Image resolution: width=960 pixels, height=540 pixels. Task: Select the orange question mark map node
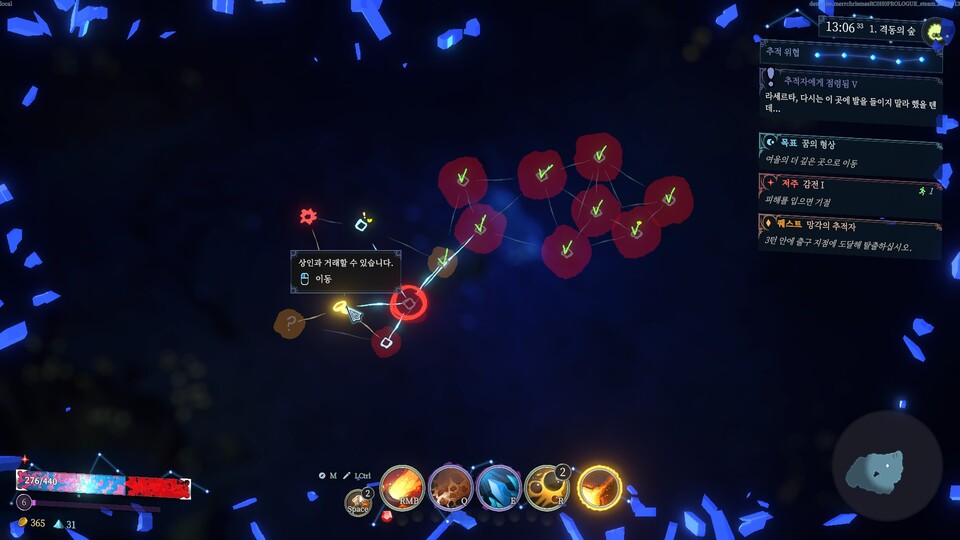290,323
